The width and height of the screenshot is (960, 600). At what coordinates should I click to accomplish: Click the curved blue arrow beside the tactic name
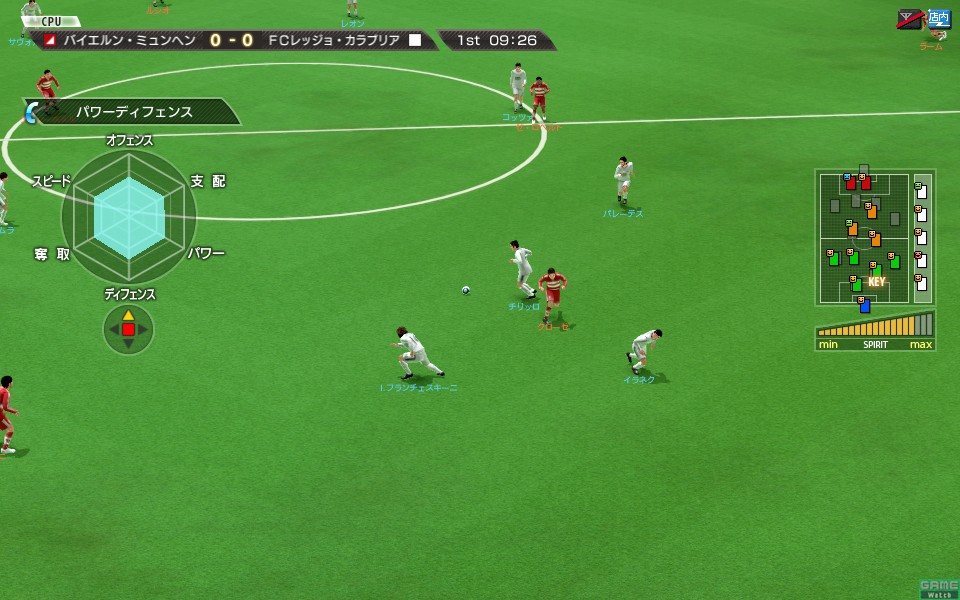(31, 112)
